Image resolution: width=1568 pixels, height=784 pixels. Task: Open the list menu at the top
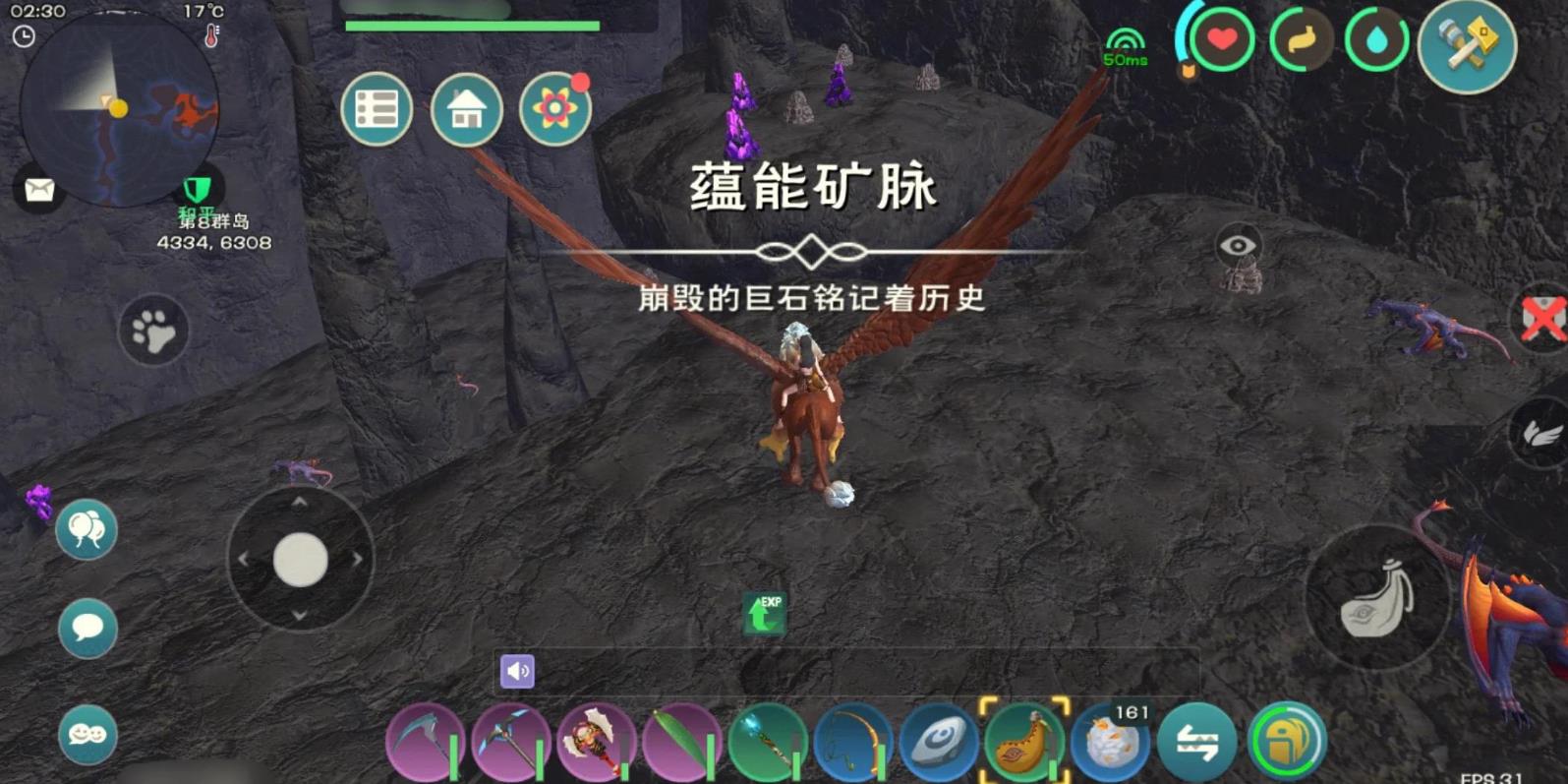pos(377,109)
